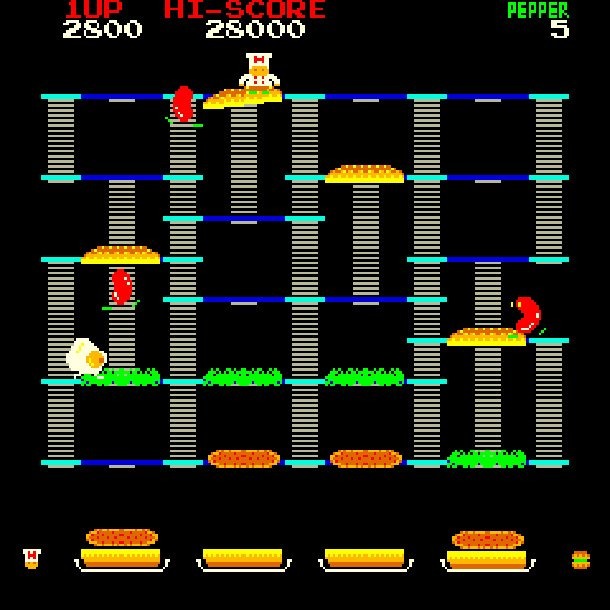The height and width of the screenshot is (610, 610).
Task: Click the chef lives icon
Action: click(x=32, y=558)
